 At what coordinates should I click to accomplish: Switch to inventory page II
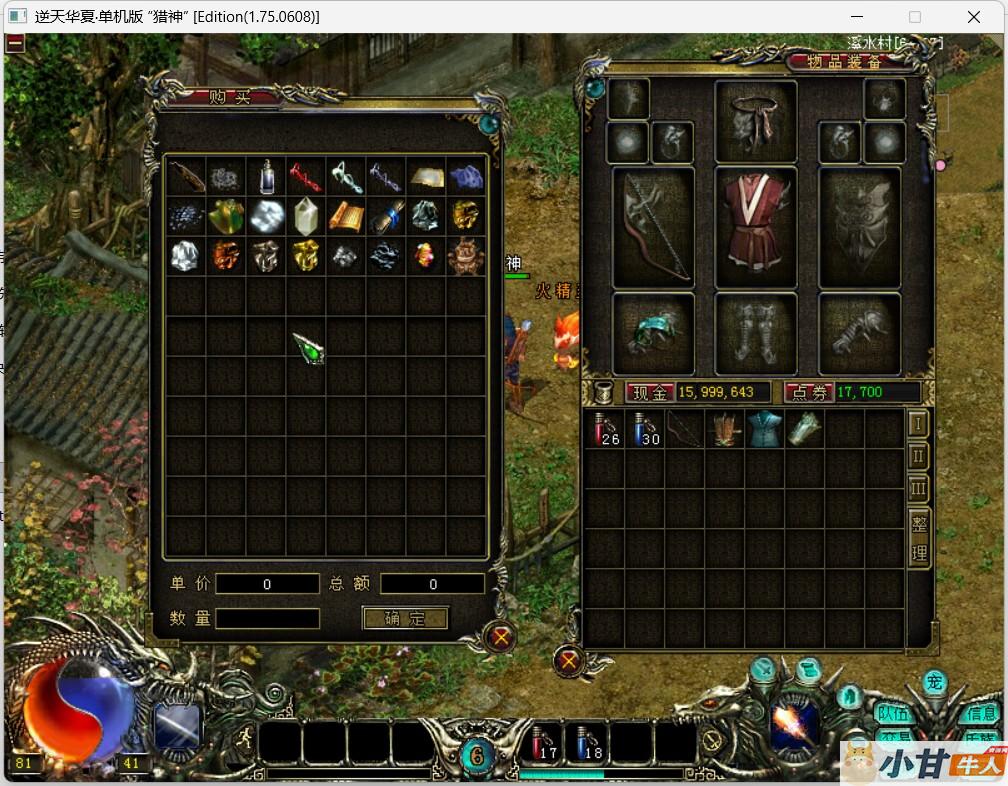point(918,456)
